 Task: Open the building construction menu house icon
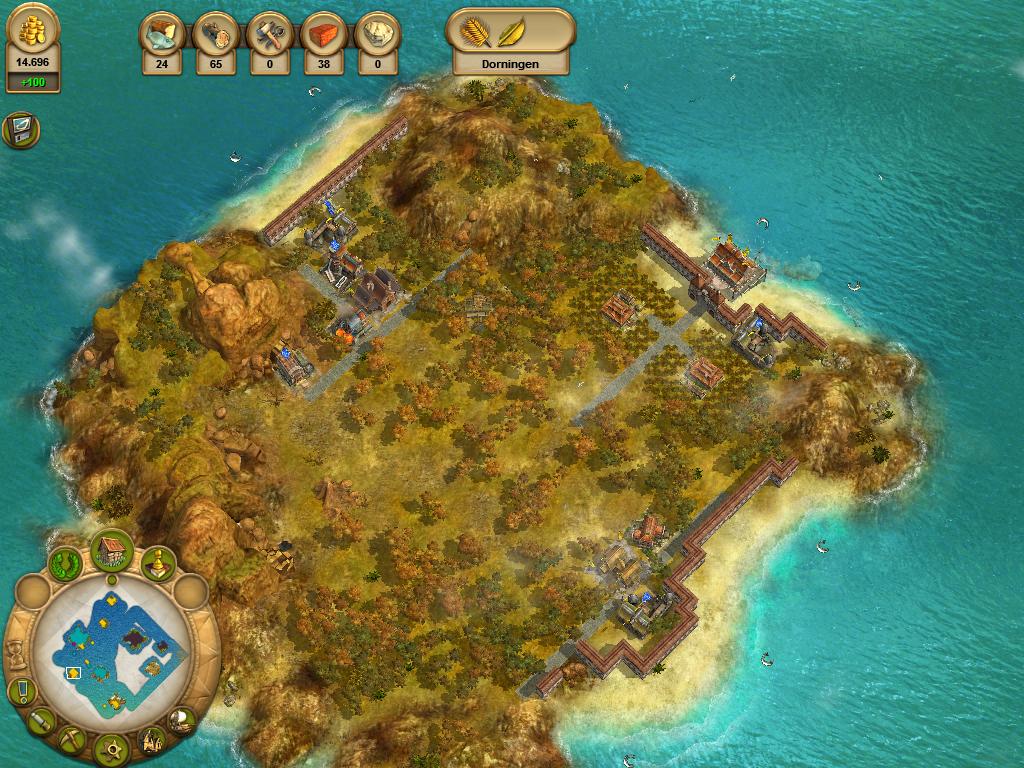[112, 550]
